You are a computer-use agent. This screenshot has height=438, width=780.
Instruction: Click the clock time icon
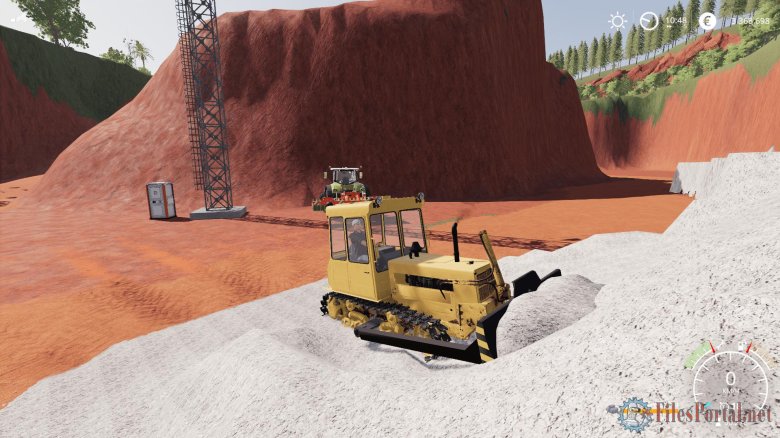pos(649,20)
